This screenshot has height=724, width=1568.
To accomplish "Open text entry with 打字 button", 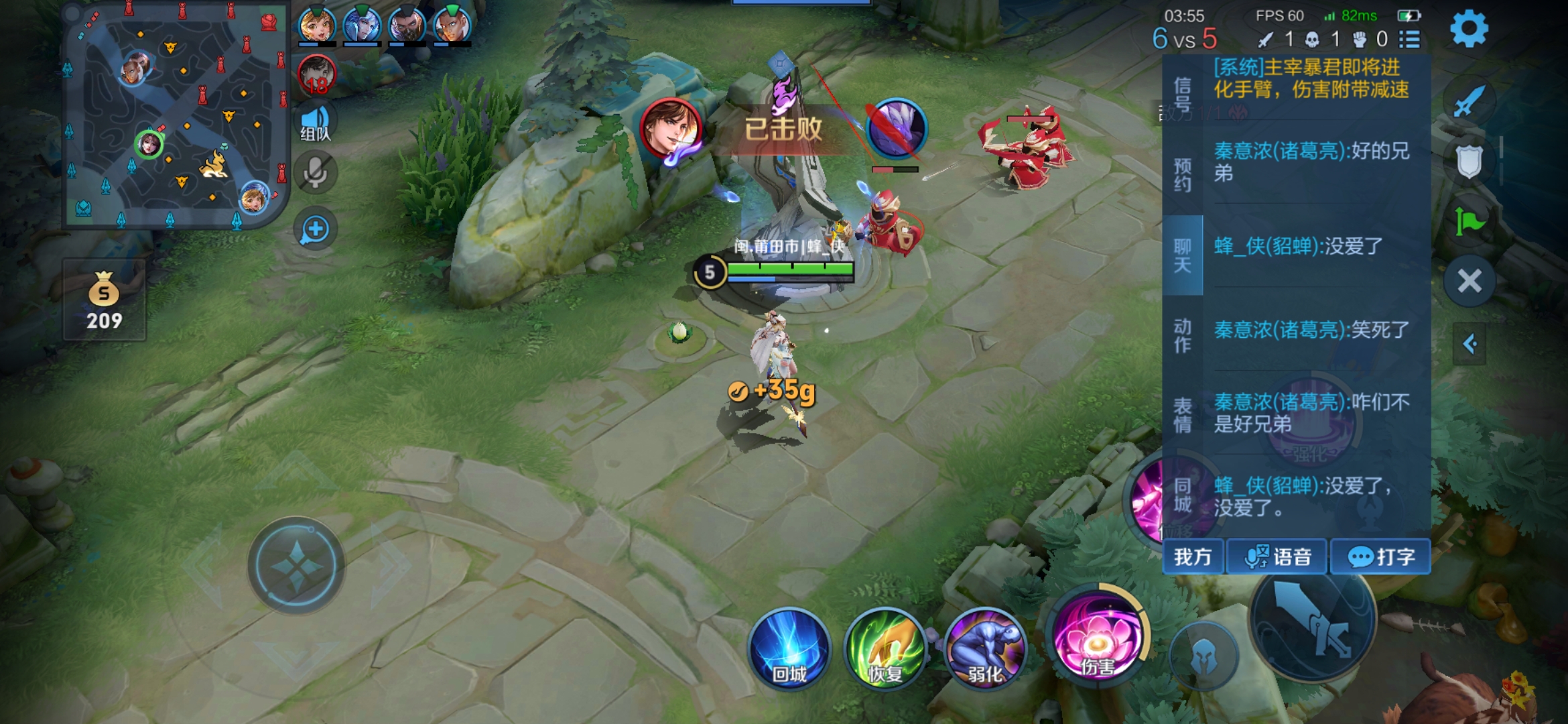I will (x=1380, y=556).
